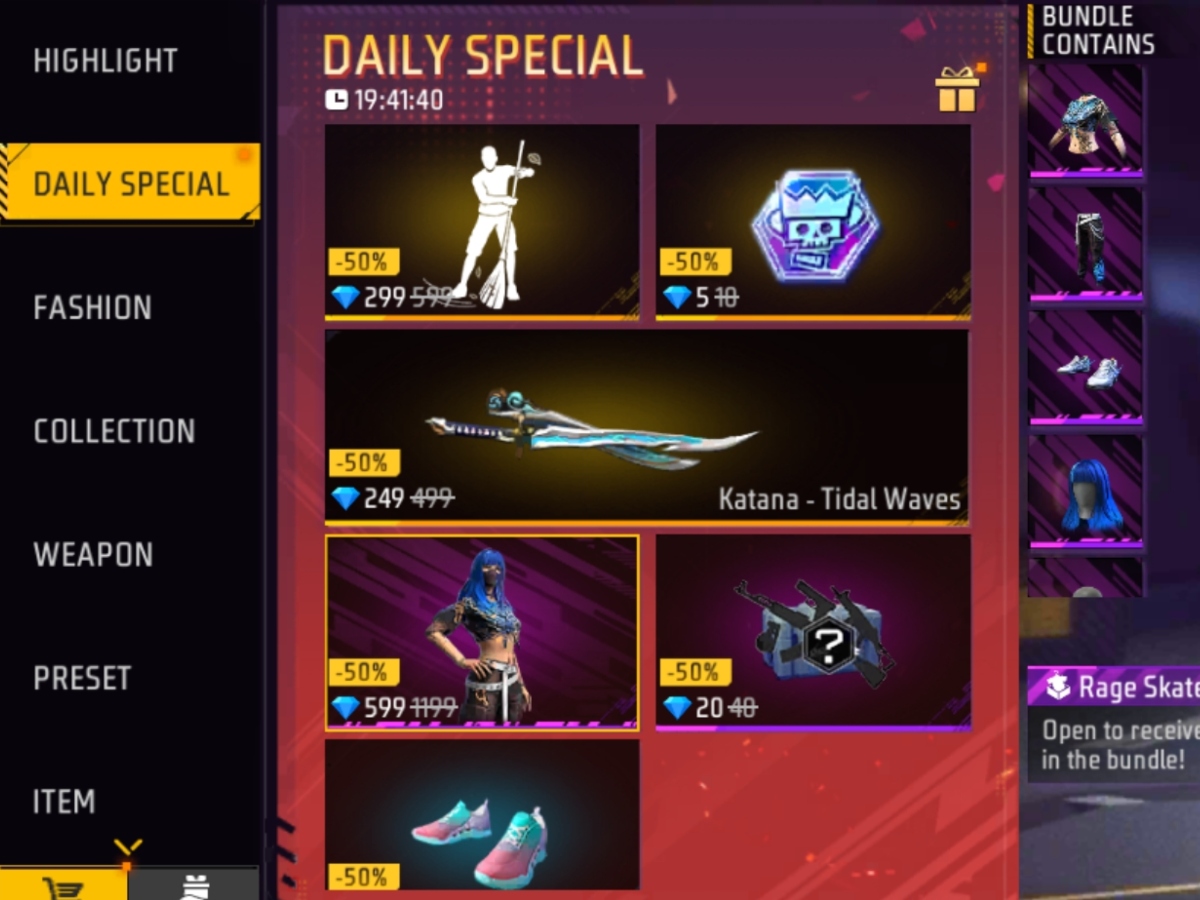View the bundle's white sneakers item
The height and width of the screenshot is (900, 1200).
[1086, 368]
